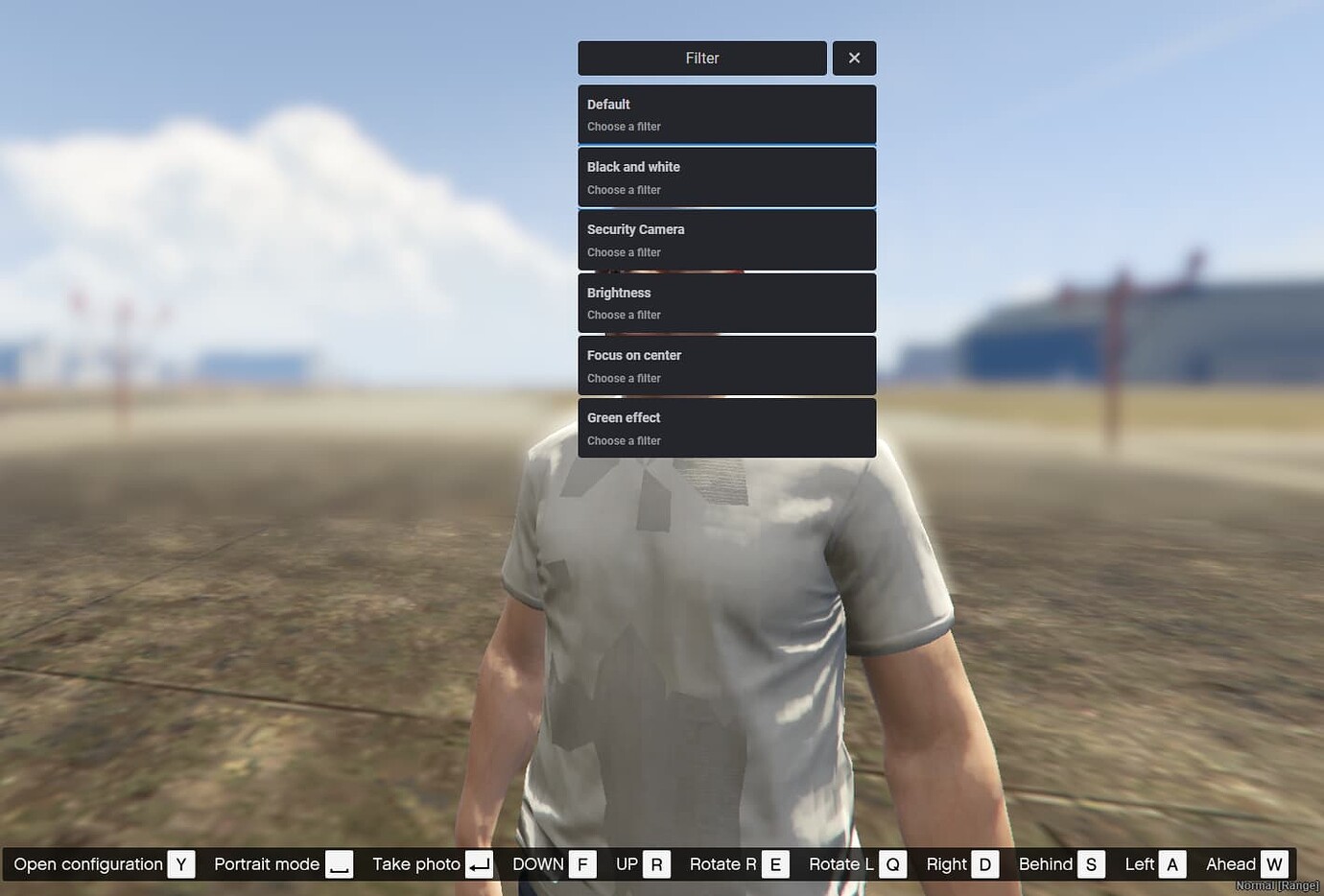
Task: Click the F key badge for DOWN
Action: coord(582,863)
